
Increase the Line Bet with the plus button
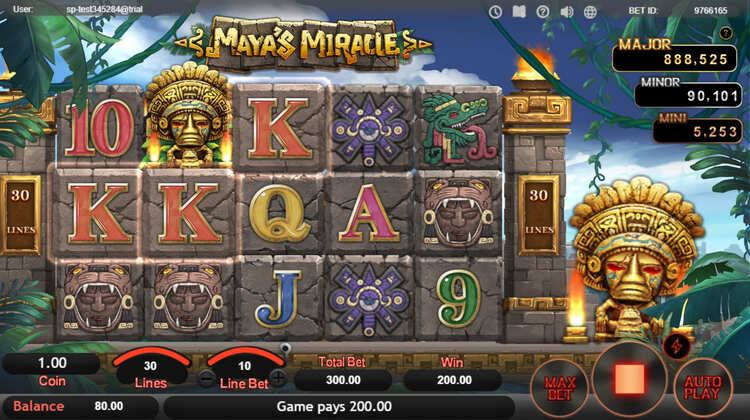[278, 378]
